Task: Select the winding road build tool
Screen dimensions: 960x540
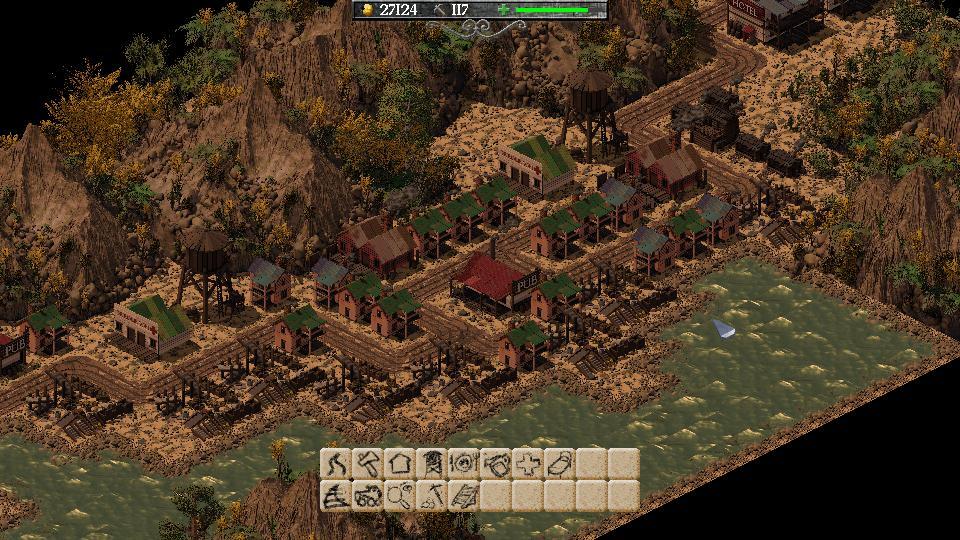Action: point(336,464)
